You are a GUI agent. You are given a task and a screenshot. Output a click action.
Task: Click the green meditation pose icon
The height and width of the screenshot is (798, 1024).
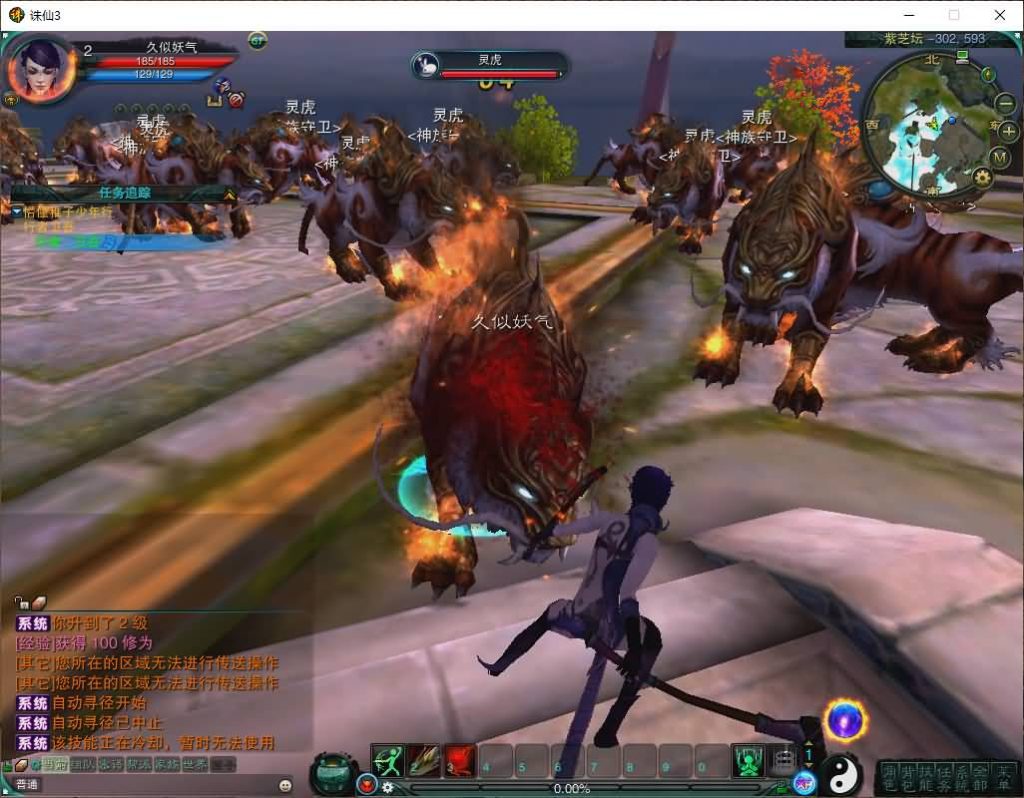(747, 761)
